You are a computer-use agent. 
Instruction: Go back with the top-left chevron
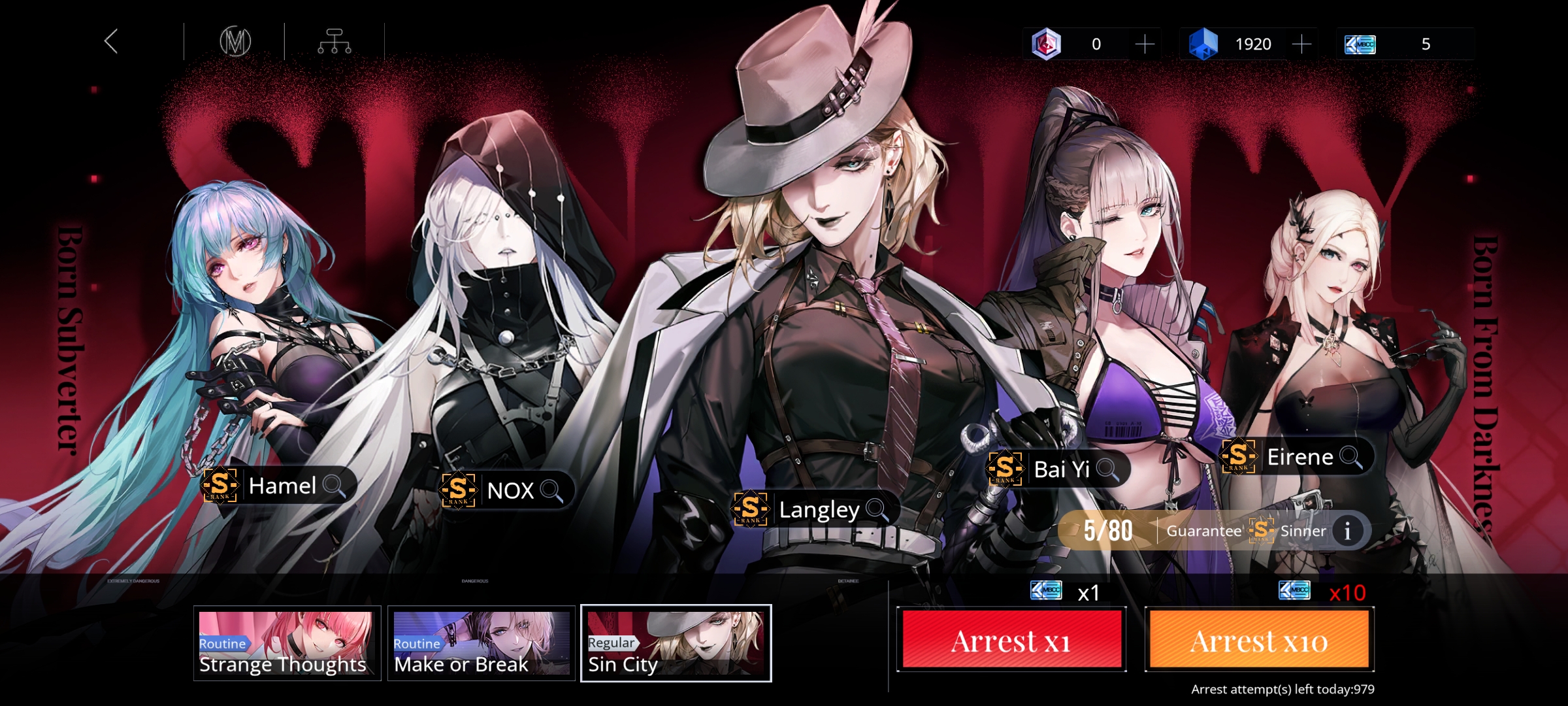[x=111, y=42]
